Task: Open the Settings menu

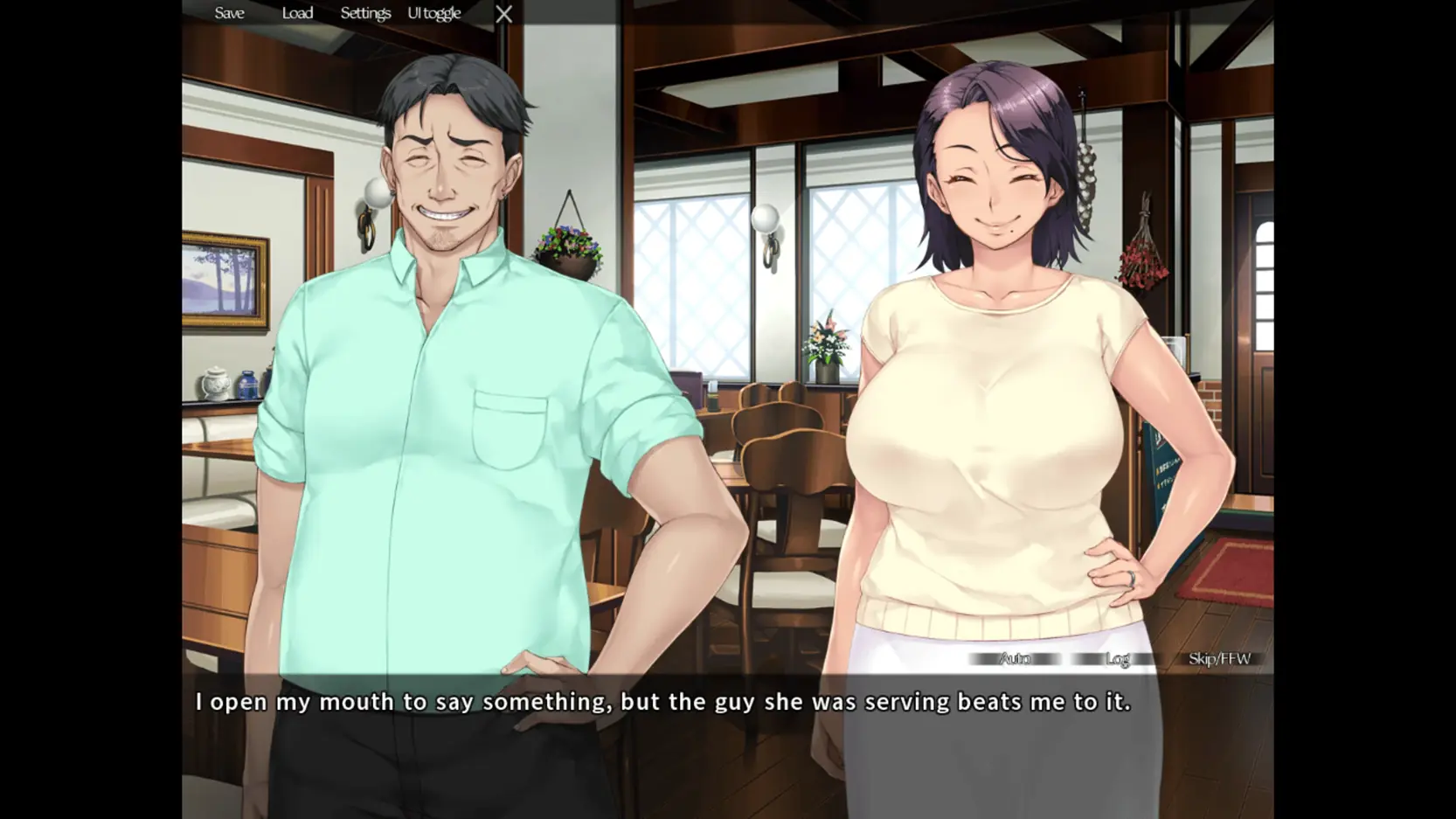Action: tap(365, 13)
